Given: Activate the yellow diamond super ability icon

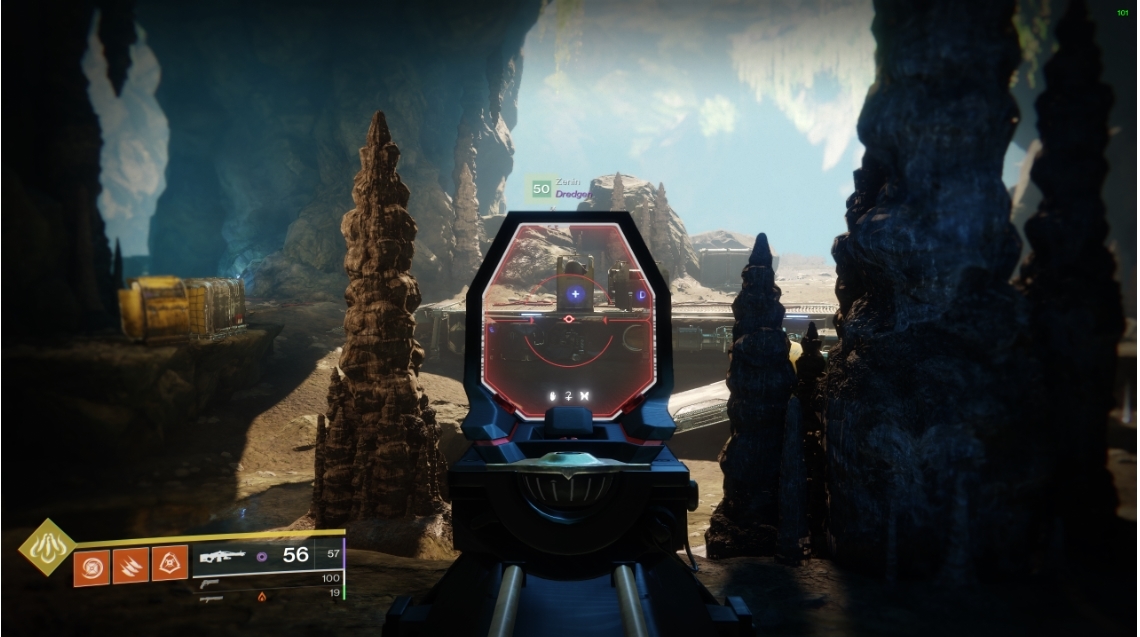Looking at the screenshot, I should point(47,547).
